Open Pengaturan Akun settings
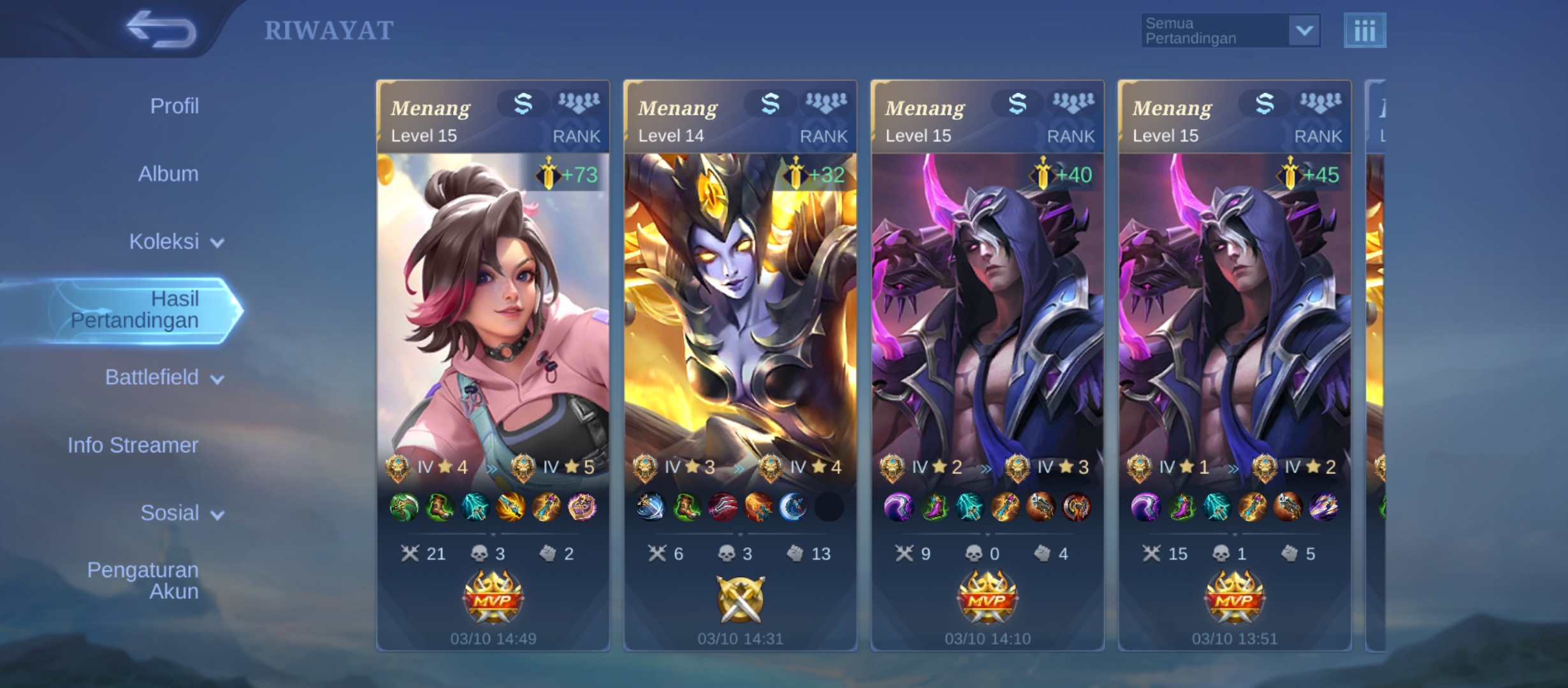Viewport: 1568px width, 688px height. point(143,580)
